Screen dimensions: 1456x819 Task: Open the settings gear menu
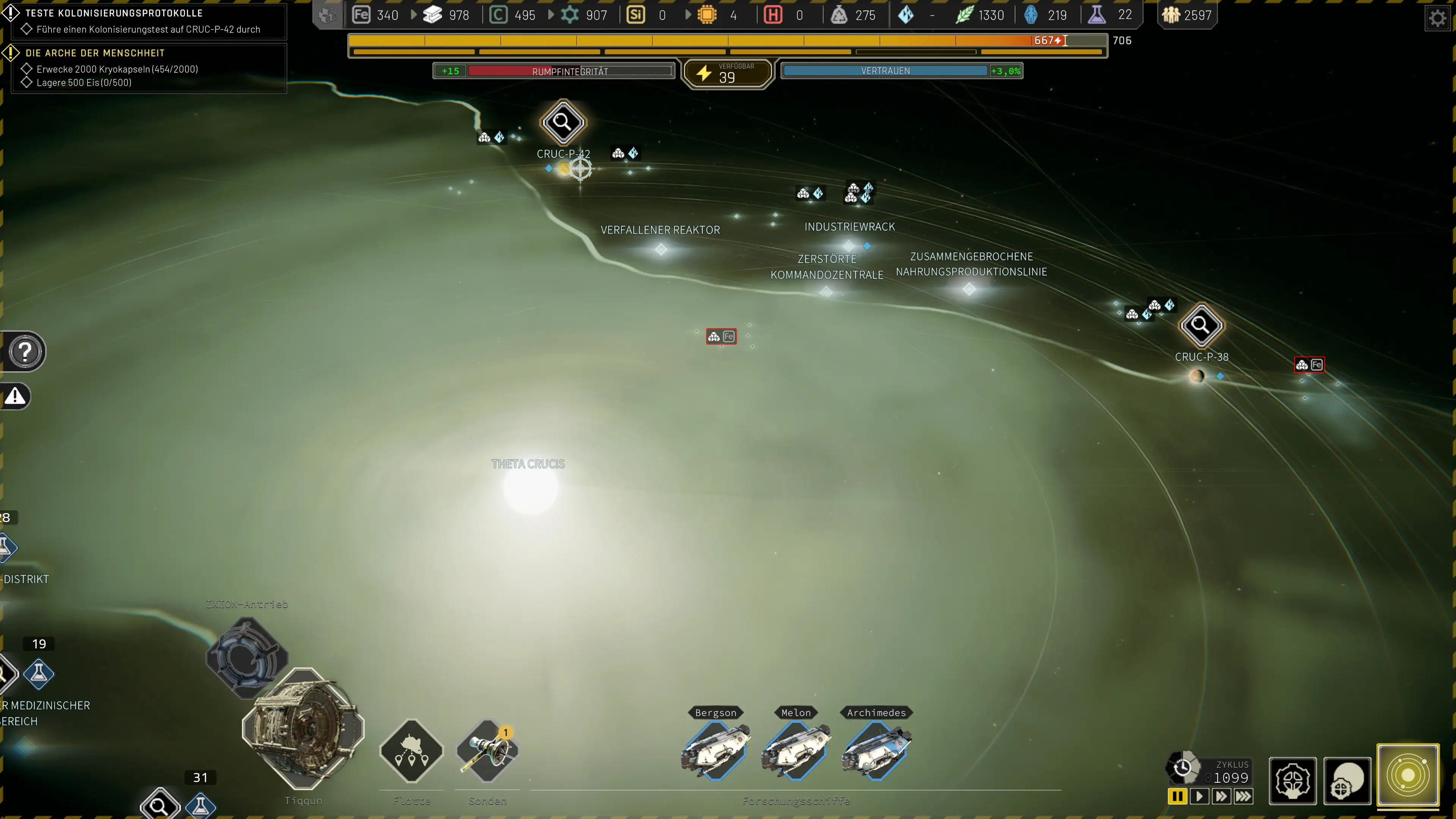click(1437, 19)
